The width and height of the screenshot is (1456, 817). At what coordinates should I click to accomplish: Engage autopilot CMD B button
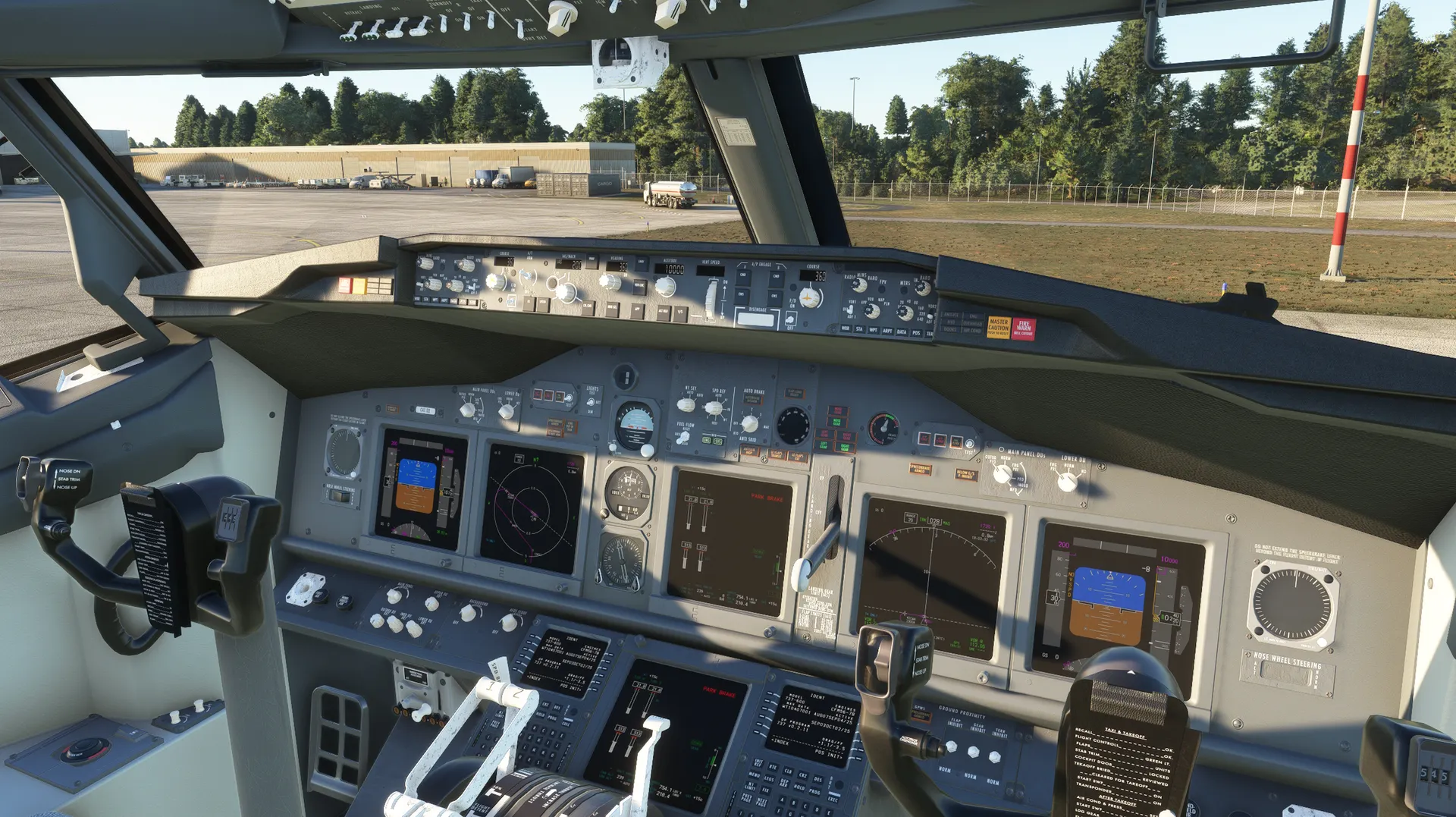point(774,276)
